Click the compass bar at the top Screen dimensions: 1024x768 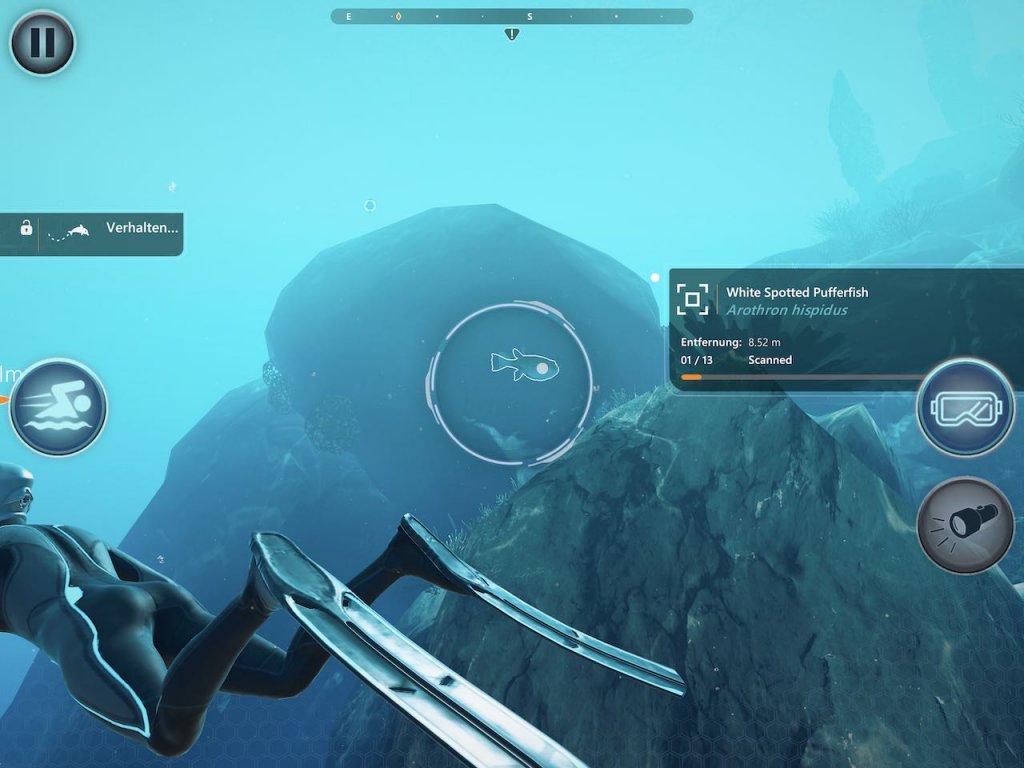point(511,16)
